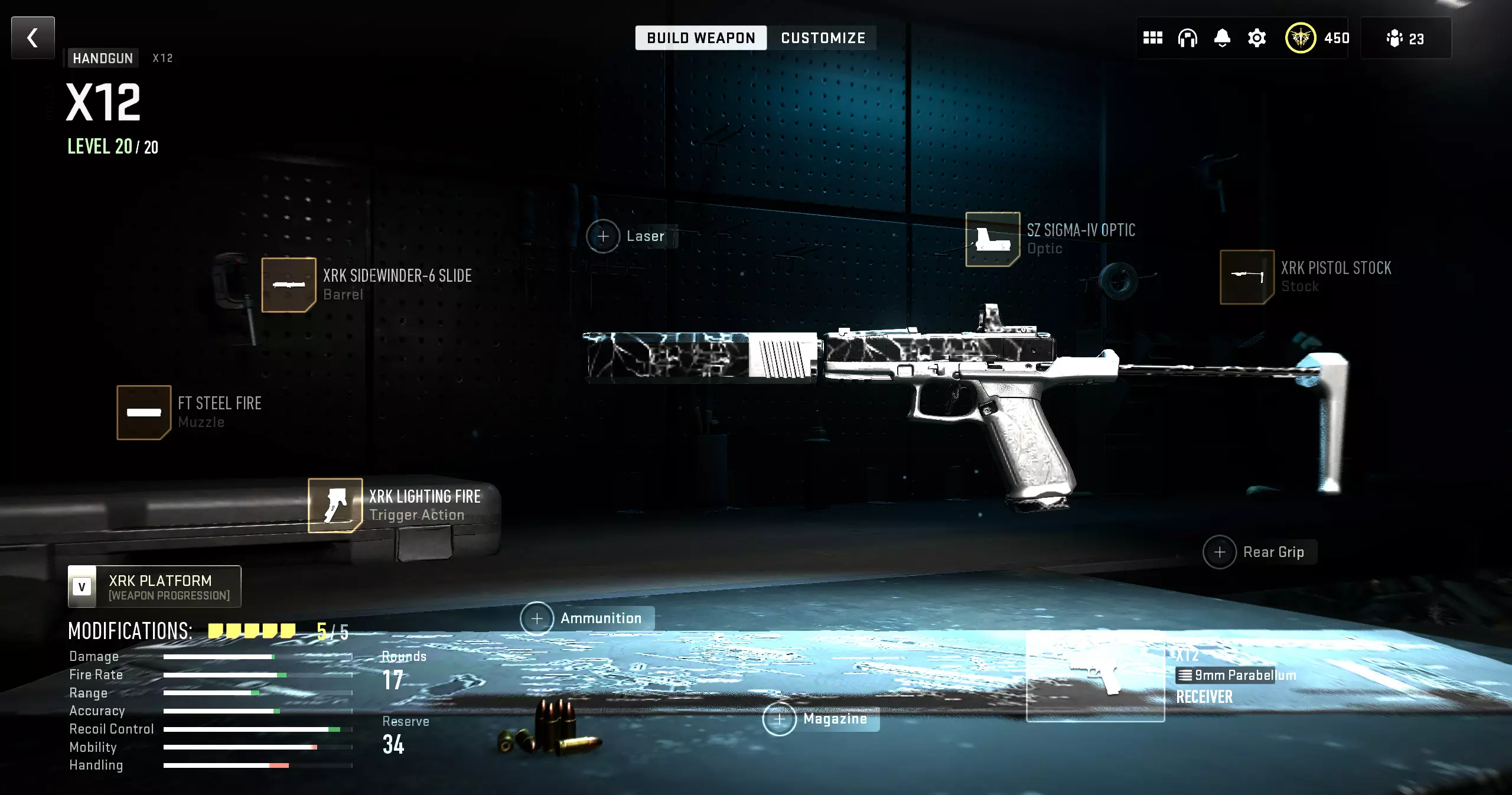Add a Rear Grip attachment
1512x795 pixels.
pos(1220,552)
